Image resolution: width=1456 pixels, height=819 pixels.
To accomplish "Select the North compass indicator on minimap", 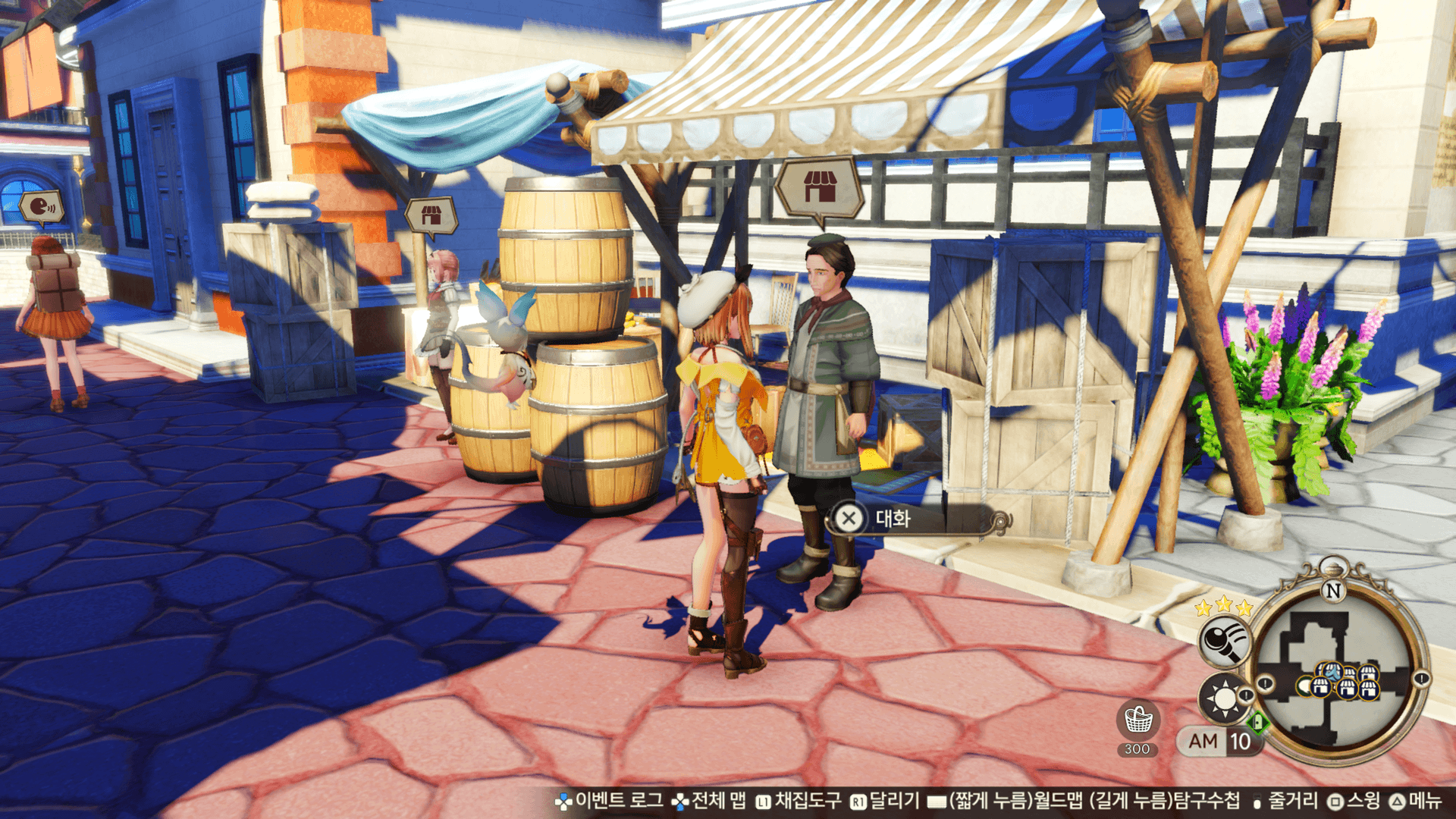I will click(1332, 589).
